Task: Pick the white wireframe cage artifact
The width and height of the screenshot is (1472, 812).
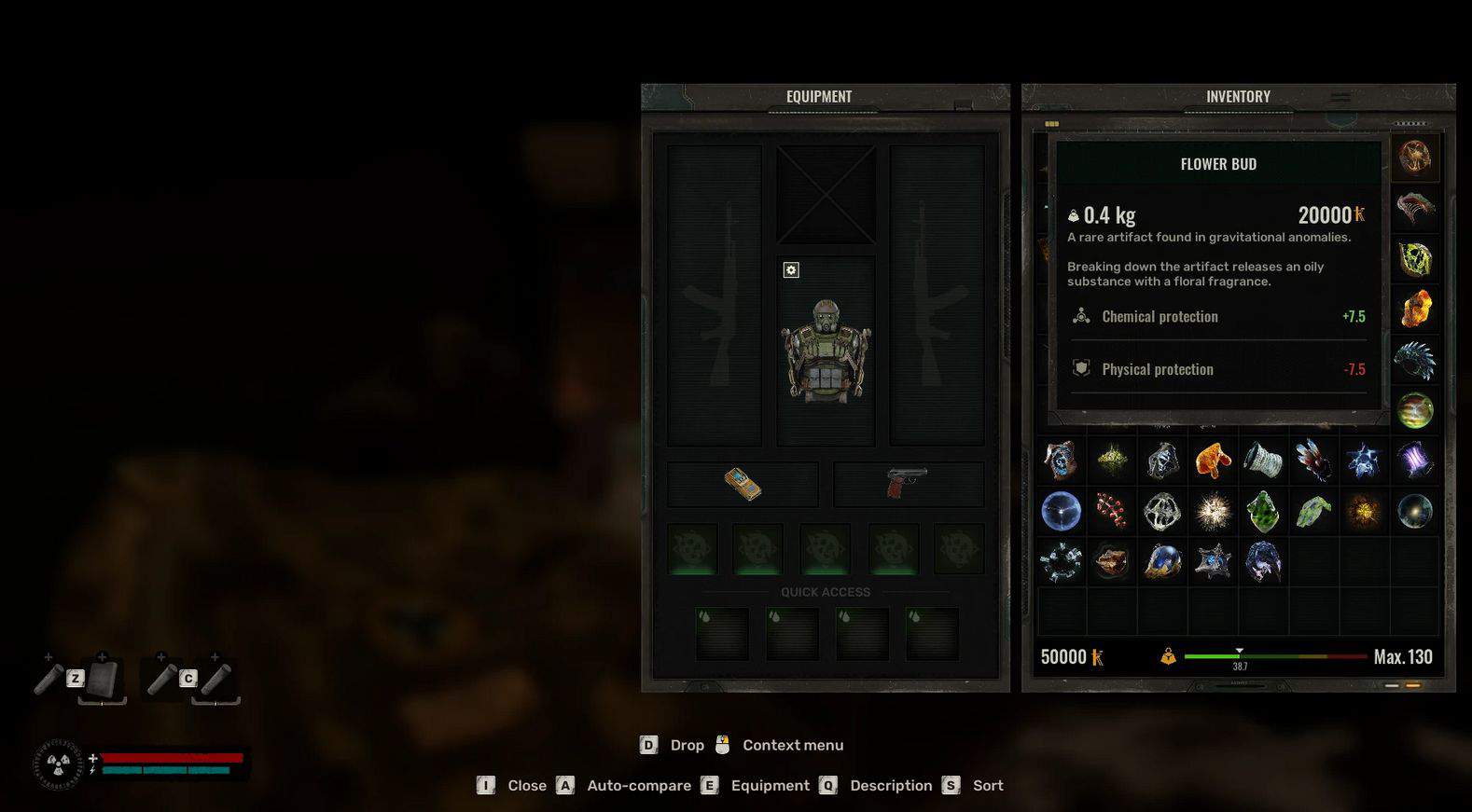Action: coord(1162,511)
